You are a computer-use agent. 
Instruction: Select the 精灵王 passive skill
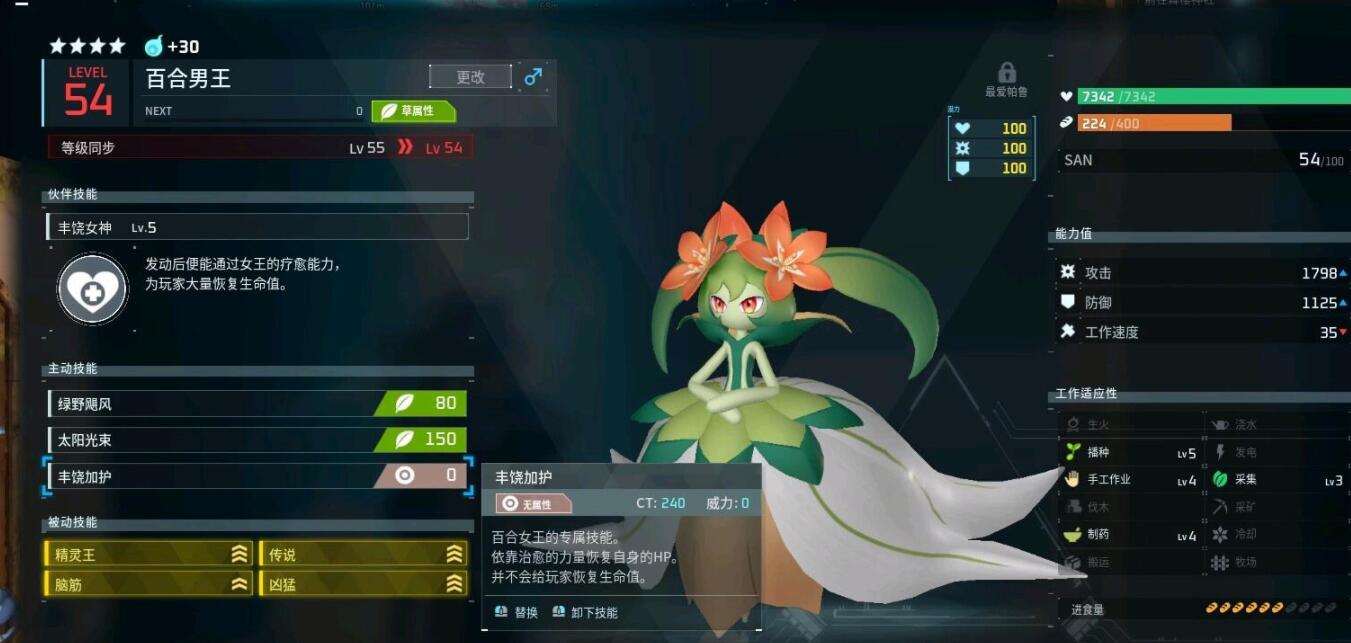click(148, 554)
